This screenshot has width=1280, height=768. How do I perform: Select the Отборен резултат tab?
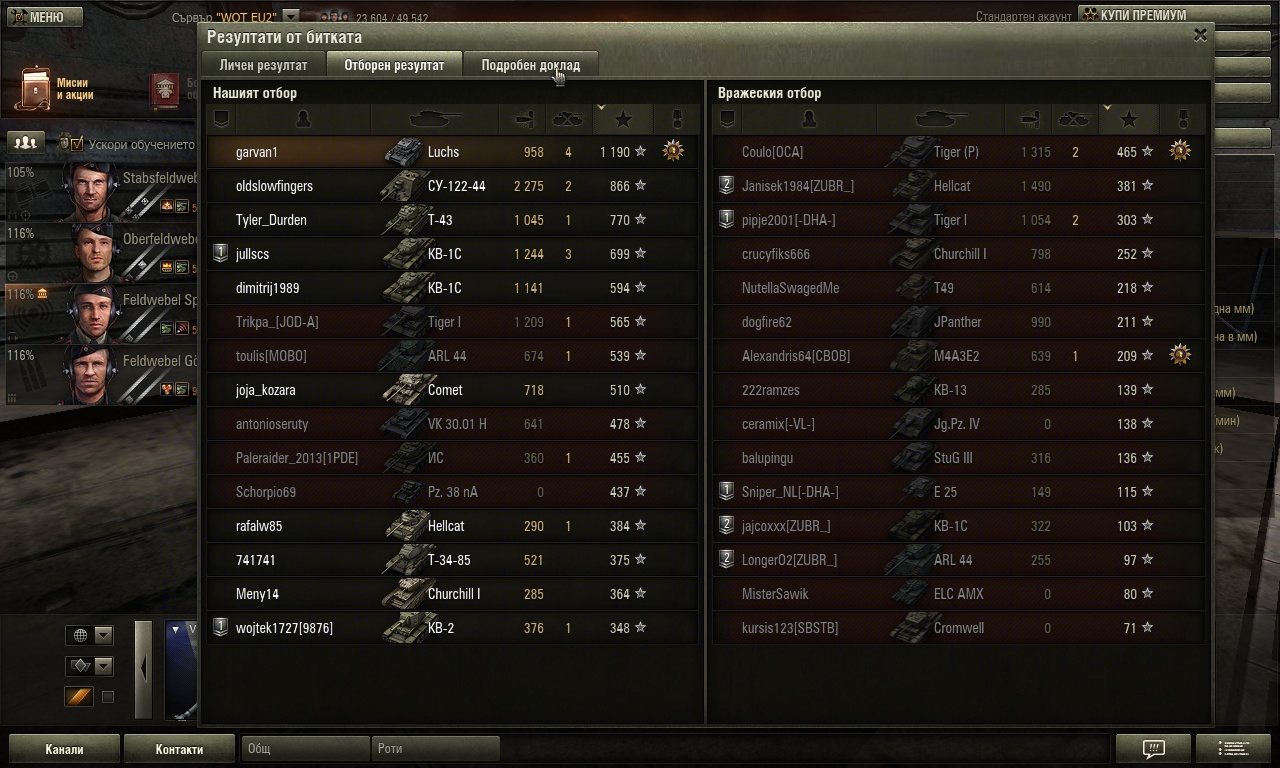(394, 65)
